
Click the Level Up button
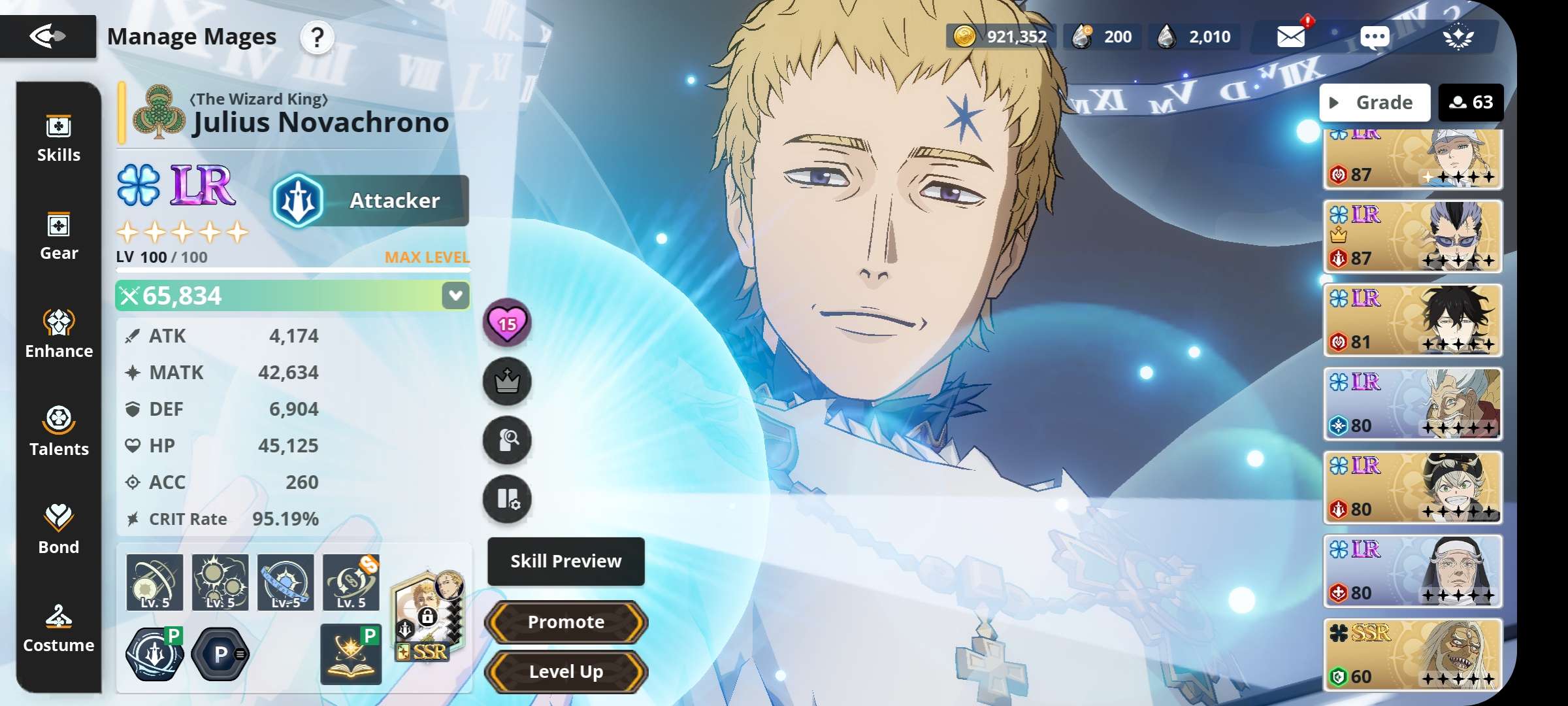click(x=566, y=671)
